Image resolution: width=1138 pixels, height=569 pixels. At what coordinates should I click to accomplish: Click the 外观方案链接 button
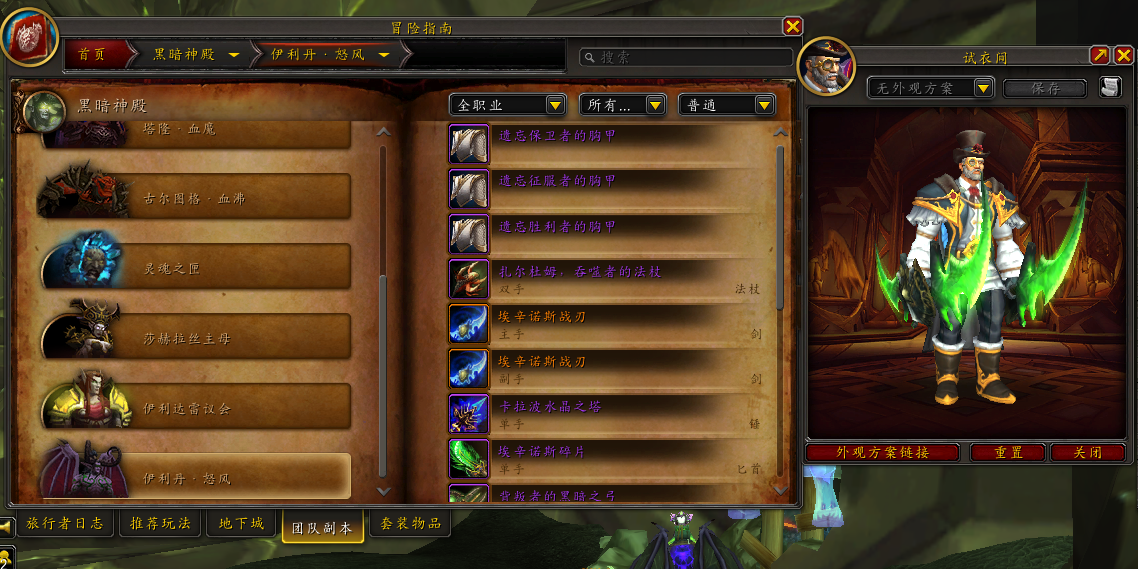tap(882, 453)
